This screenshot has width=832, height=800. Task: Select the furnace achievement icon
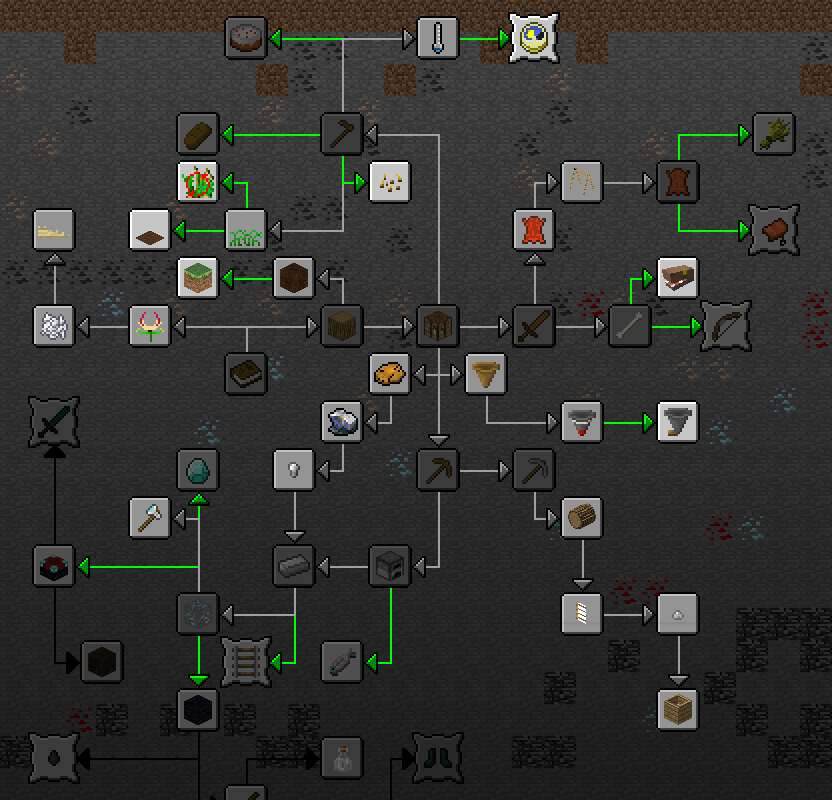coord(389,566)
